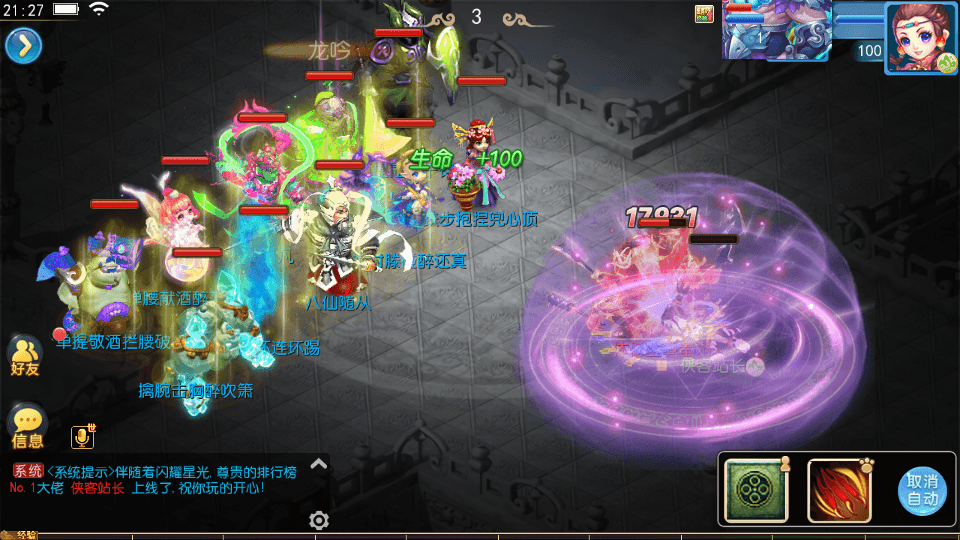Open the system chat message box
Screen dimensions: 960x540
160,479
